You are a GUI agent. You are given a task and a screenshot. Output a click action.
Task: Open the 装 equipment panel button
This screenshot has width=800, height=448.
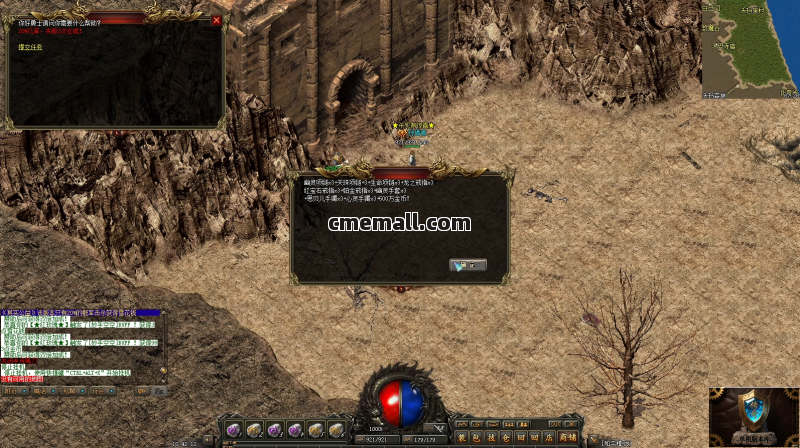click(462, 437)
